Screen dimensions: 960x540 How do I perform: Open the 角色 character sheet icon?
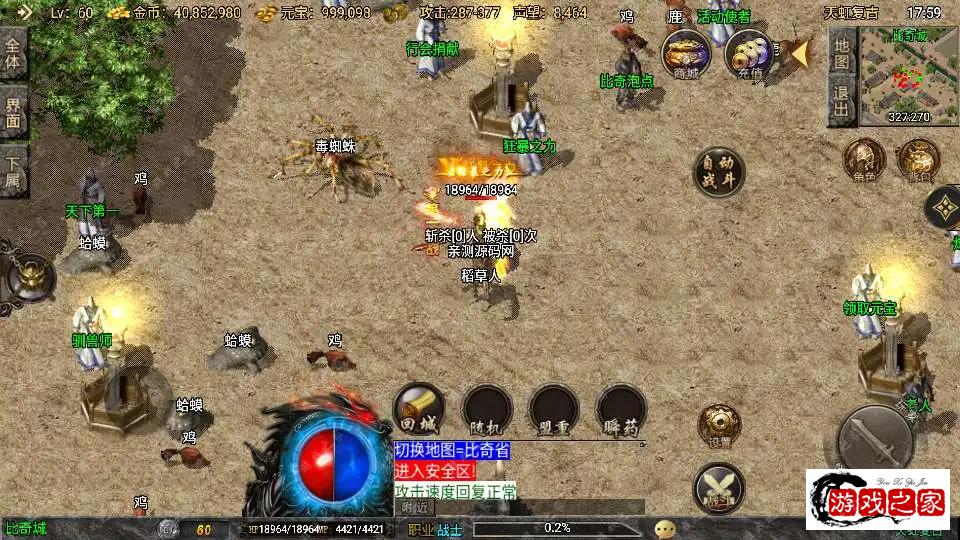click(863, 160)
